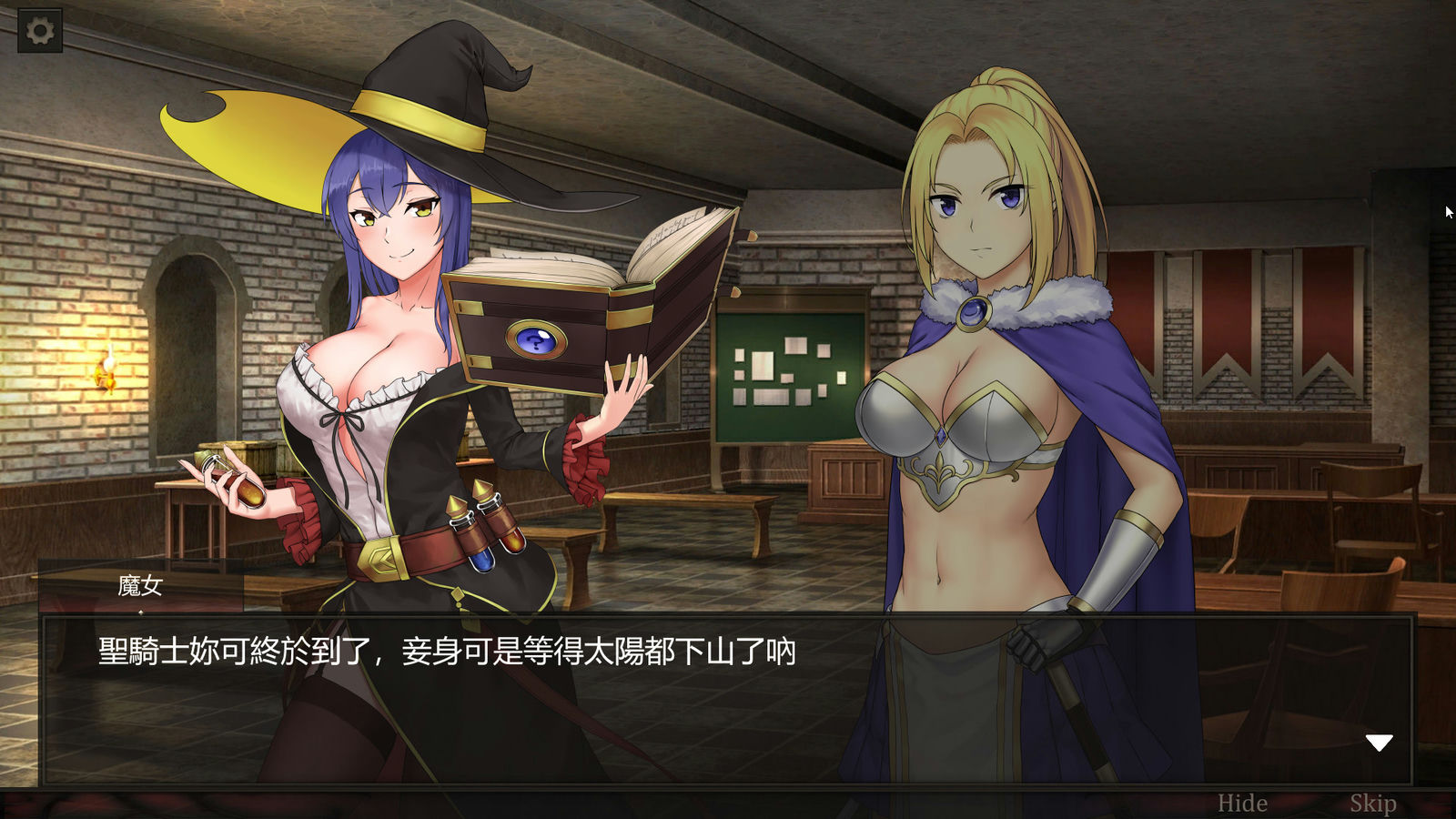1456x819 pixels.
Task: Click the paladin's blue cloak brooch
Action: [x=976, y=313]
